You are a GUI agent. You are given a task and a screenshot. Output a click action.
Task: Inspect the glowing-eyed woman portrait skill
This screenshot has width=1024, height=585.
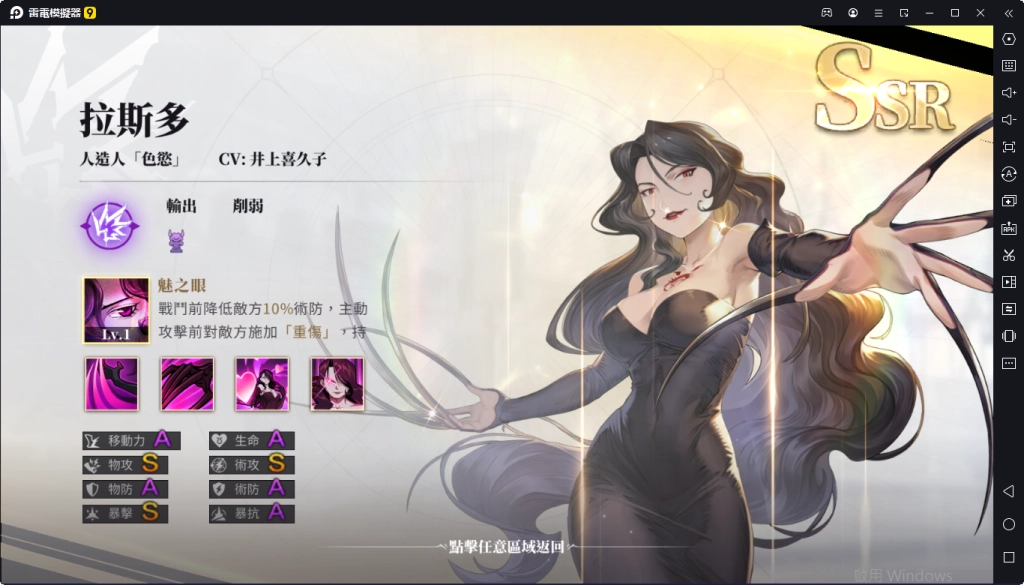(x=337, y=384)
